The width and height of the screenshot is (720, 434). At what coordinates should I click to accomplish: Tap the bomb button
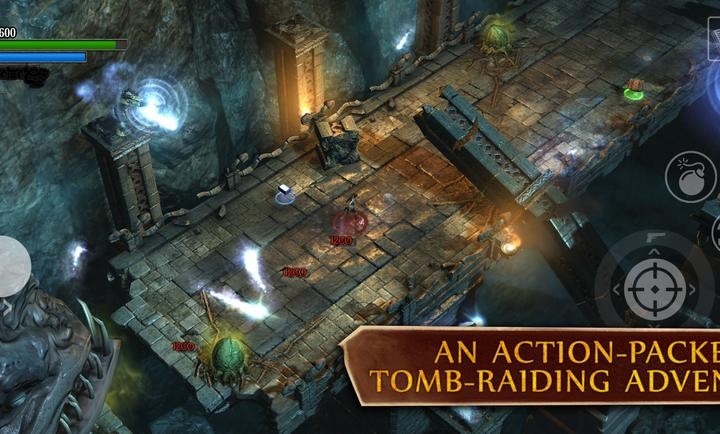coord(690,176)
